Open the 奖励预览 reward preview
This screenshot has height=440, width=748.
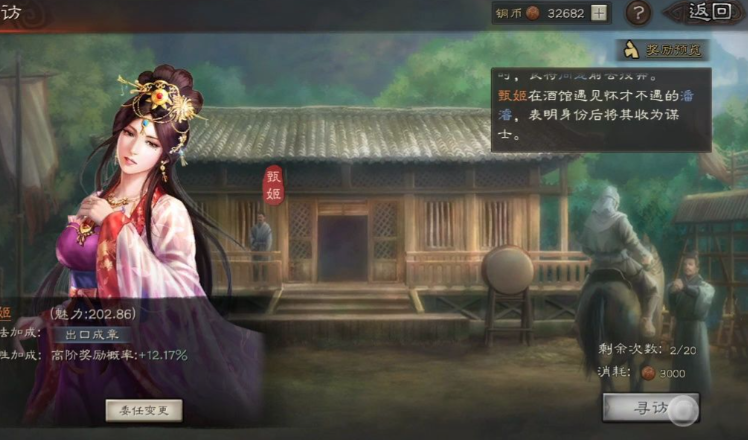click(664, 49)
